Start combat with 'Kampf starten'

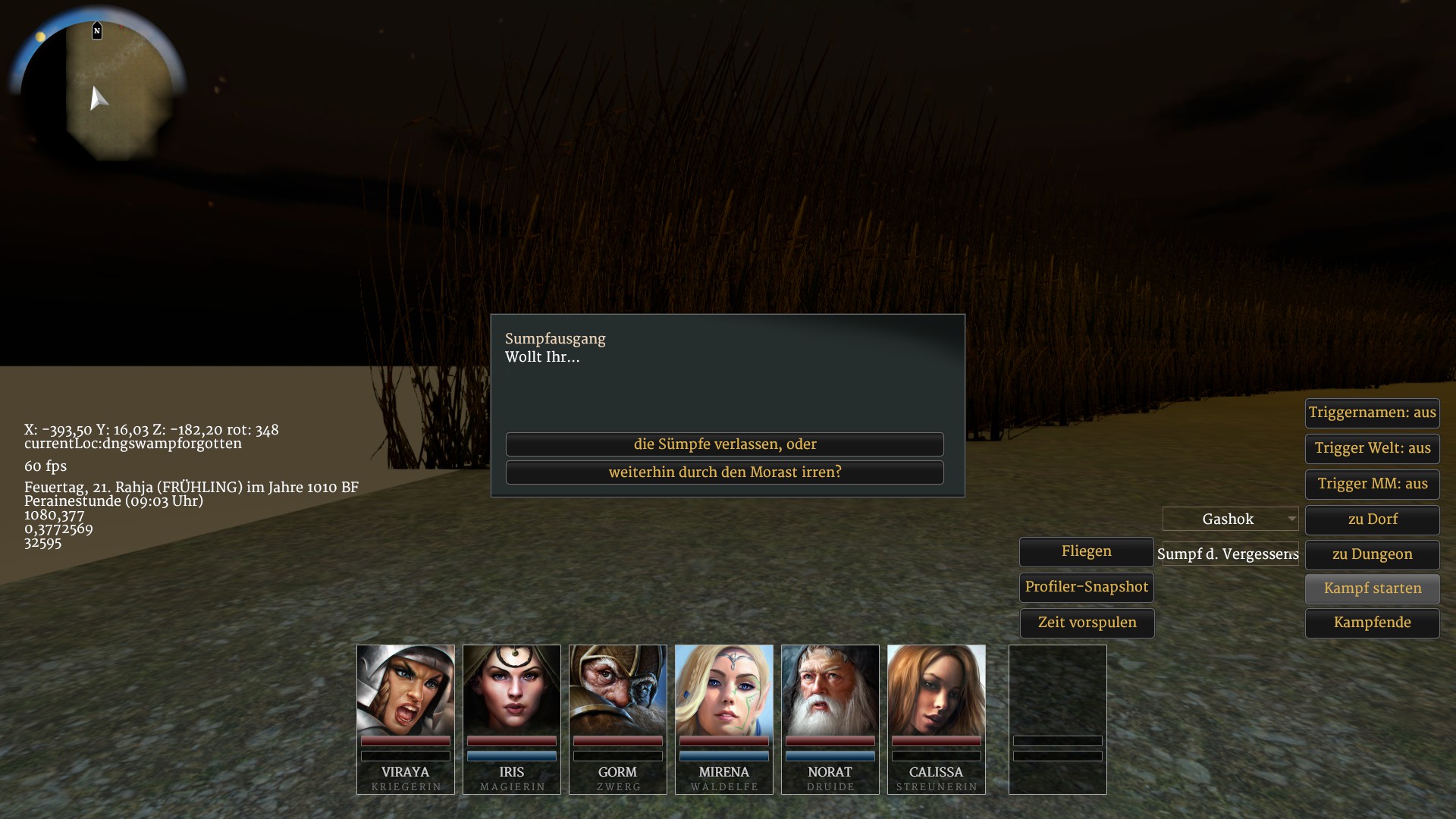[x=1372, y=588]
